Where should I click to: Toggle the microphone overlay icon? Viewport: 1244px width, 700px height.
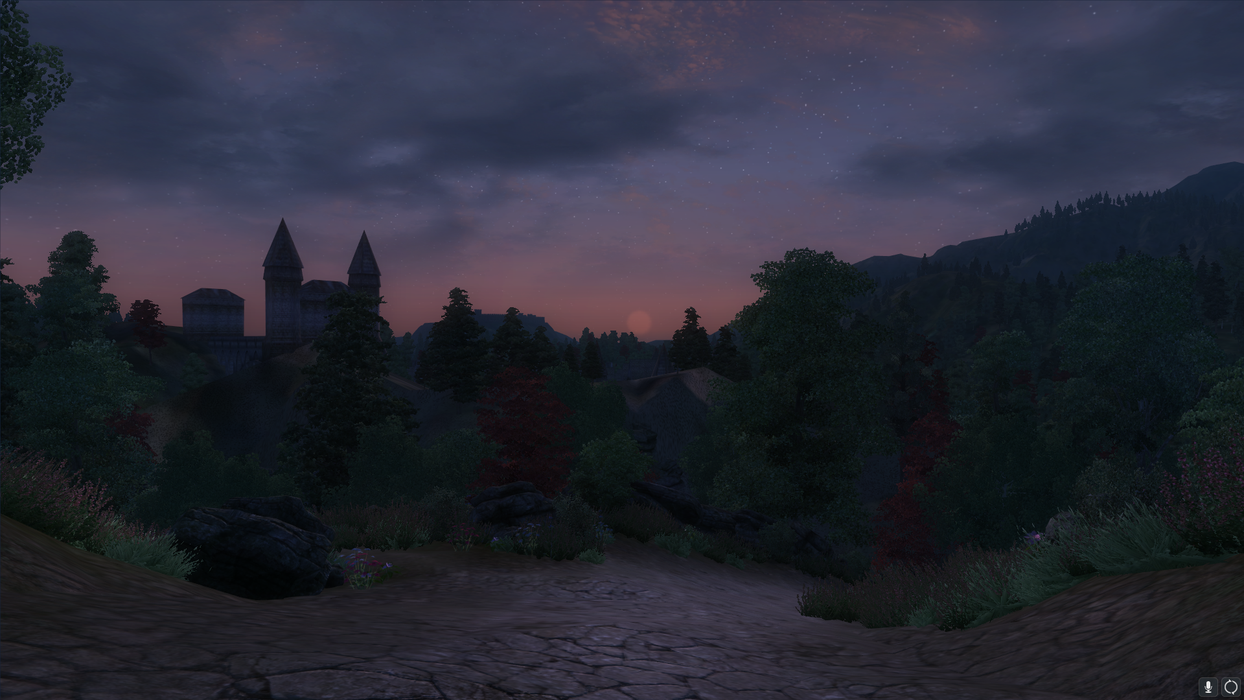(1208, 687)
